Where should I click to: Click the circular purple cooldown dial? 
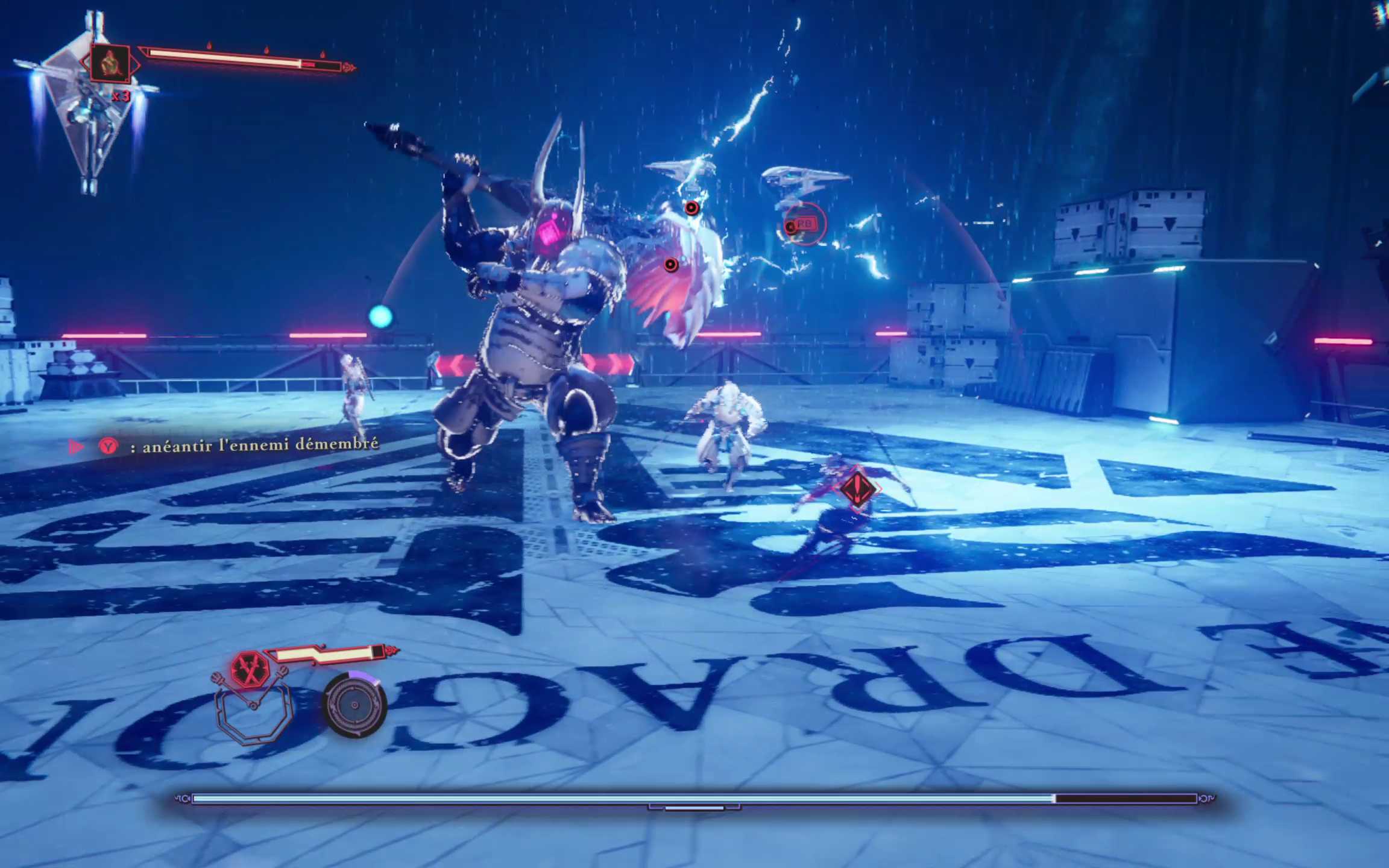tap(354, 705)
